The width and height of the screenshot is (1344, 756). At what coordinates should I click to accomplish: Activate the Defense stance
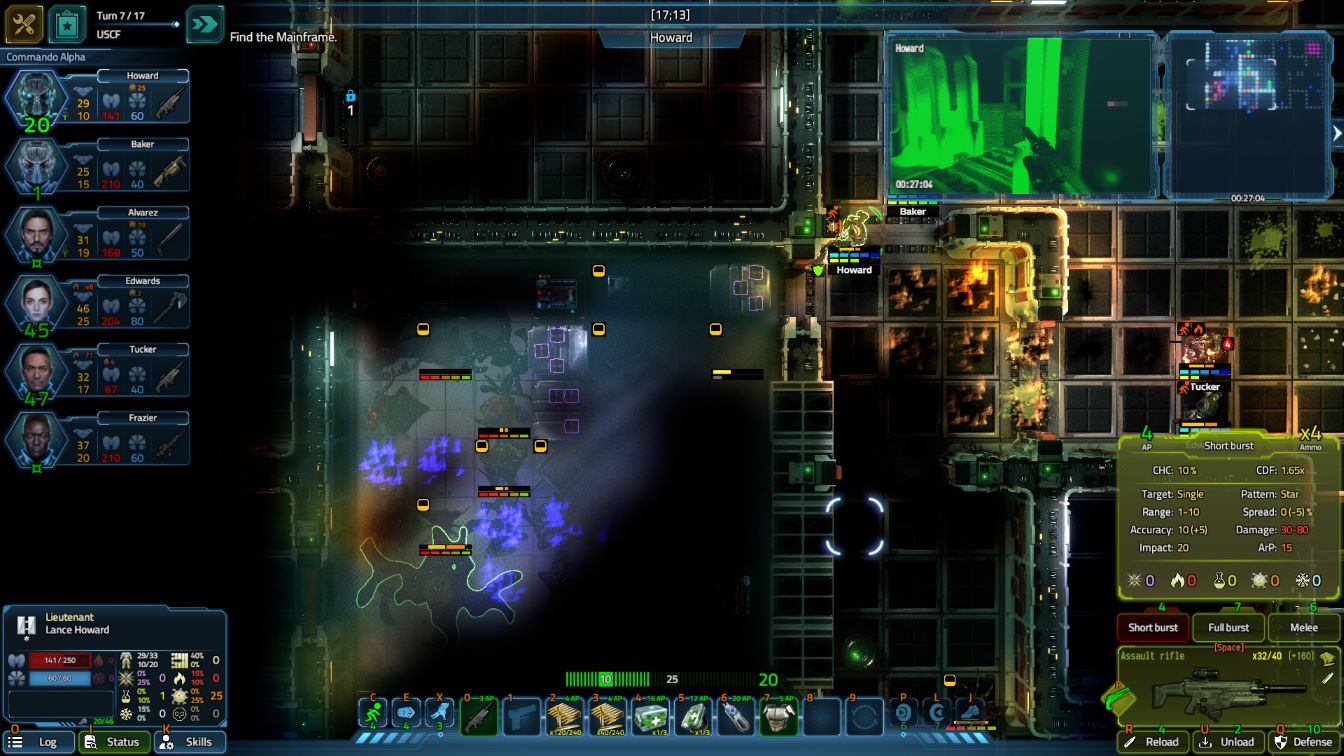coord(1303,742)
